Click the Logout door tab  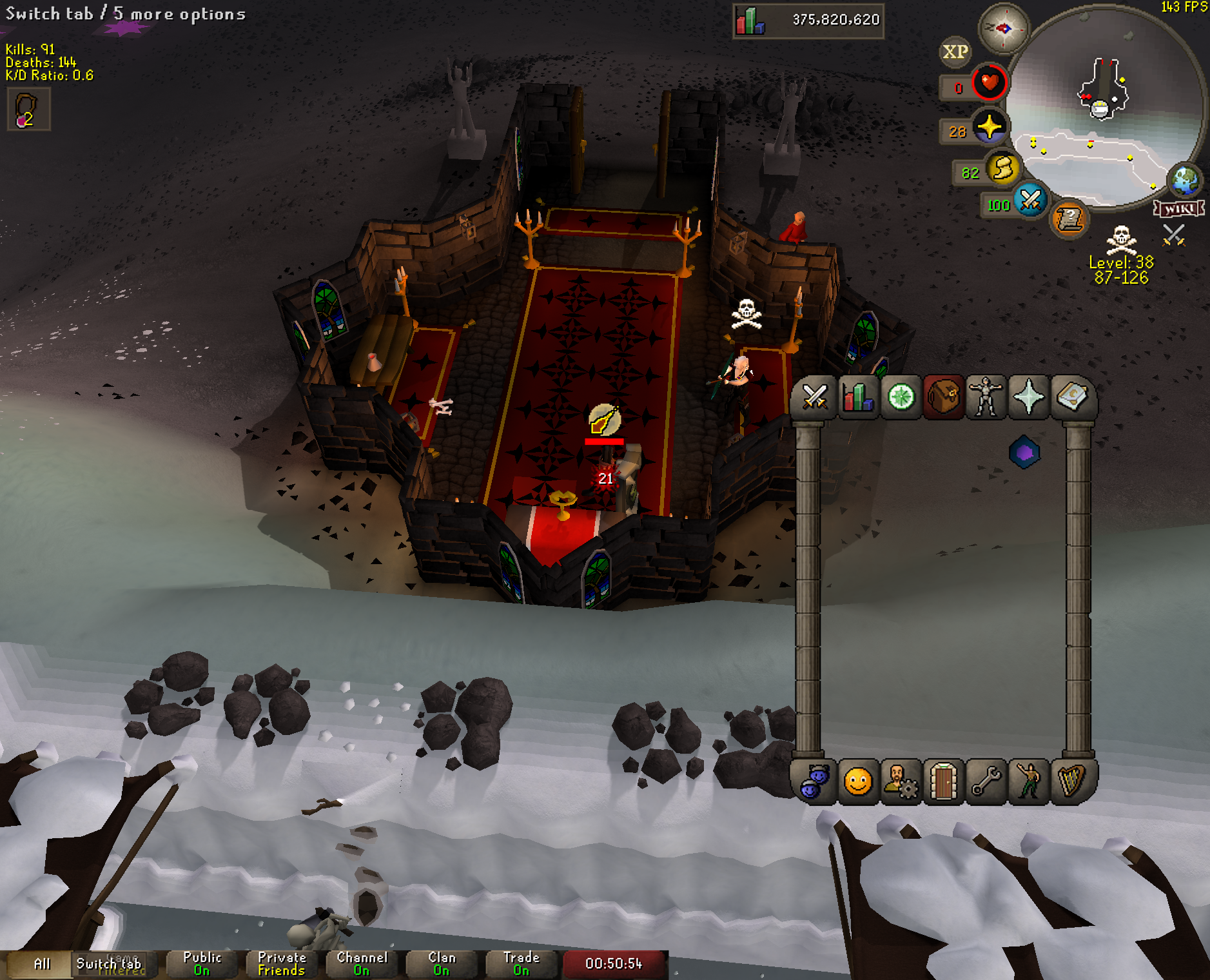pyautogui.click(x=943, y=782)
